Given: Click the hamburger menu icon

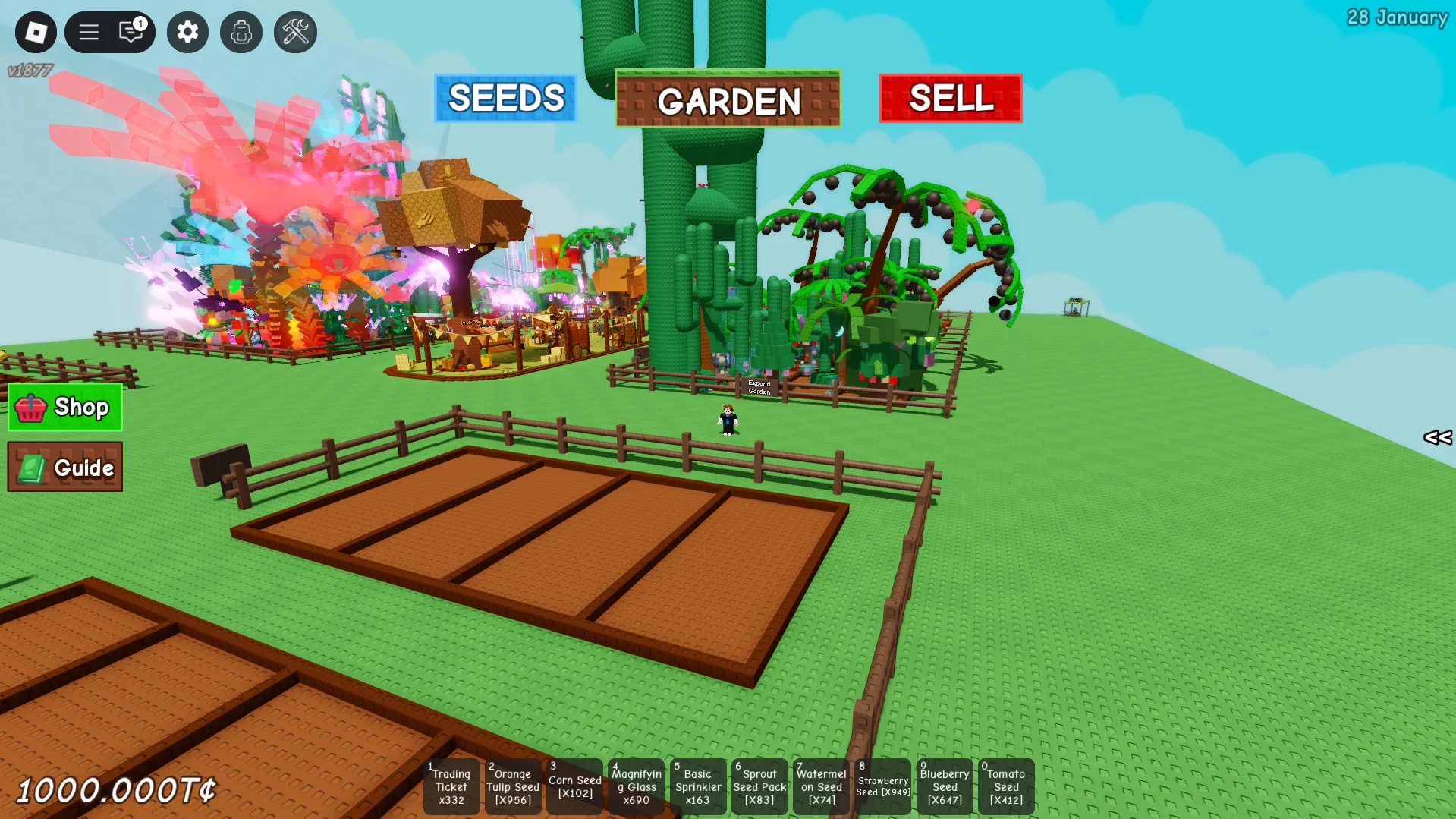Looking at the screenshot, I should [x=89, y=33].
